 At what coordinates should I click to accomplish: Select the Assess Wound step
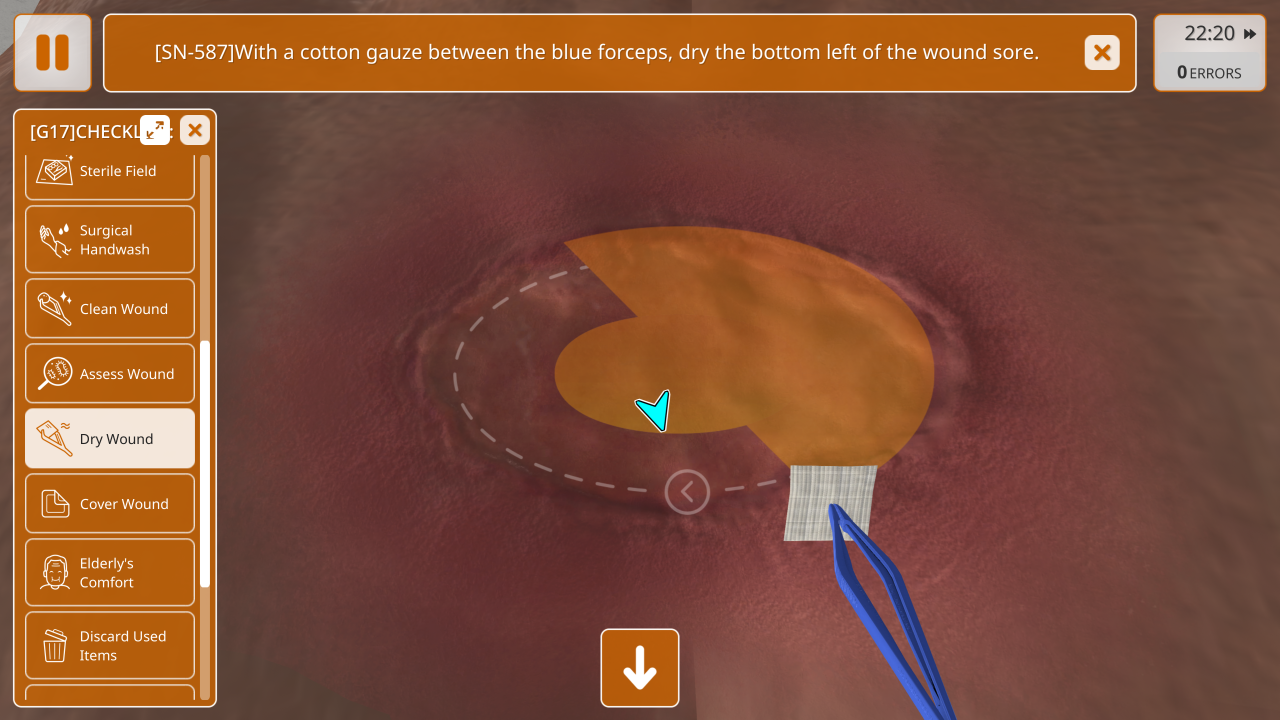click(x=110, y=374)
